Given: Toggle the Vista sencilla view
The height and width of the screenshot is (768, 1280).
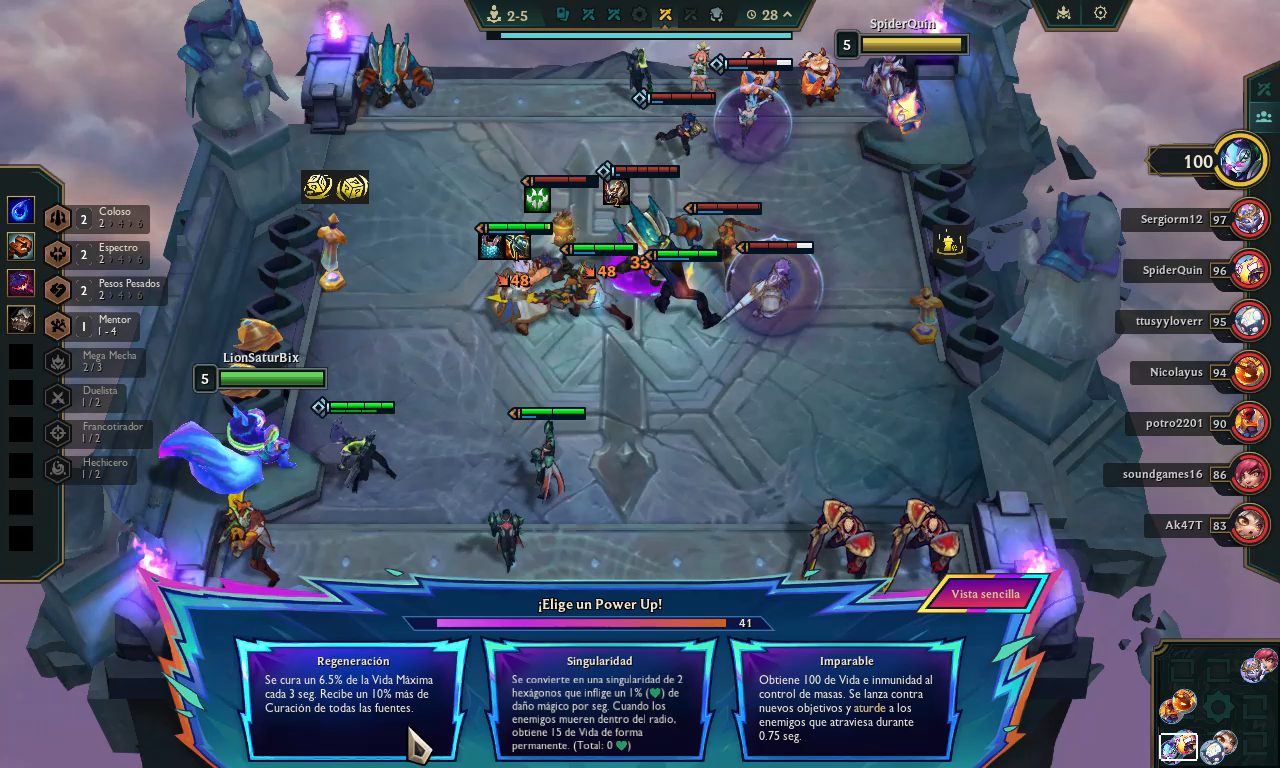Looking at the screenshot, I should [984, 594].
